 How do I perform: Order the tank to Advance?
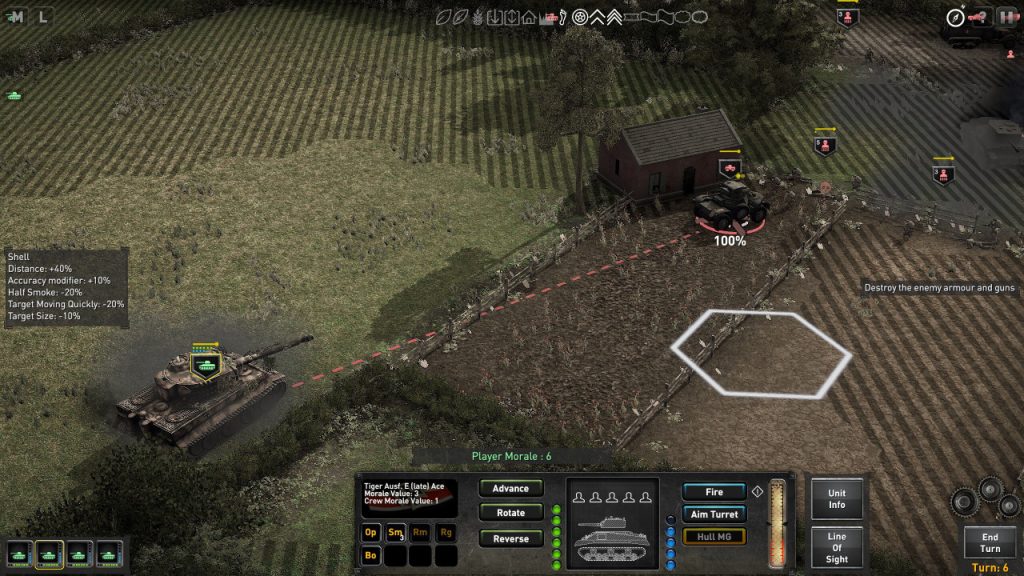(x=511, y=489)
